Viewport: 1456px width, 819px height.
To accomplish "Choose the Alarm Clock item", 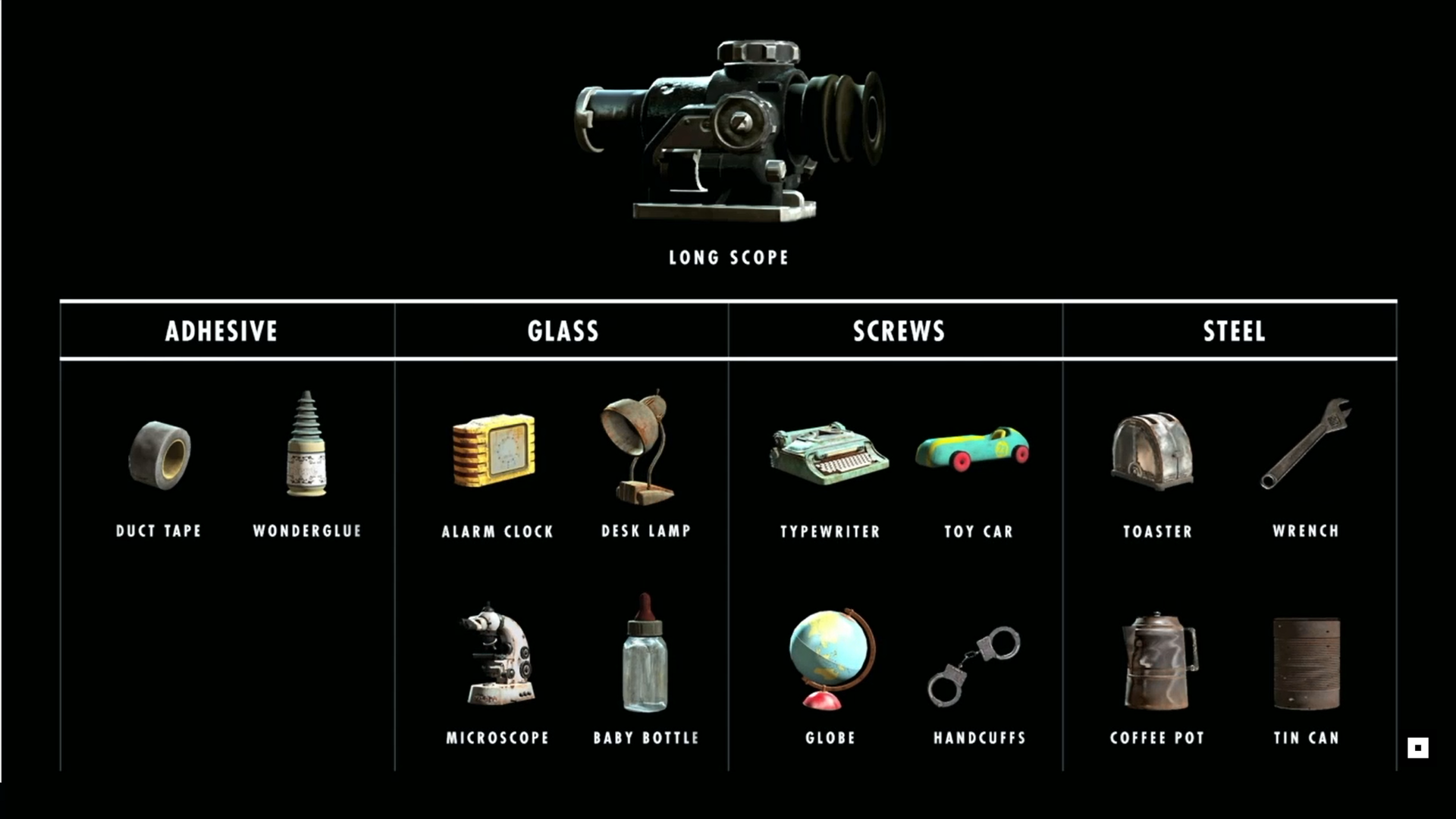I will (x=494, y=450).
